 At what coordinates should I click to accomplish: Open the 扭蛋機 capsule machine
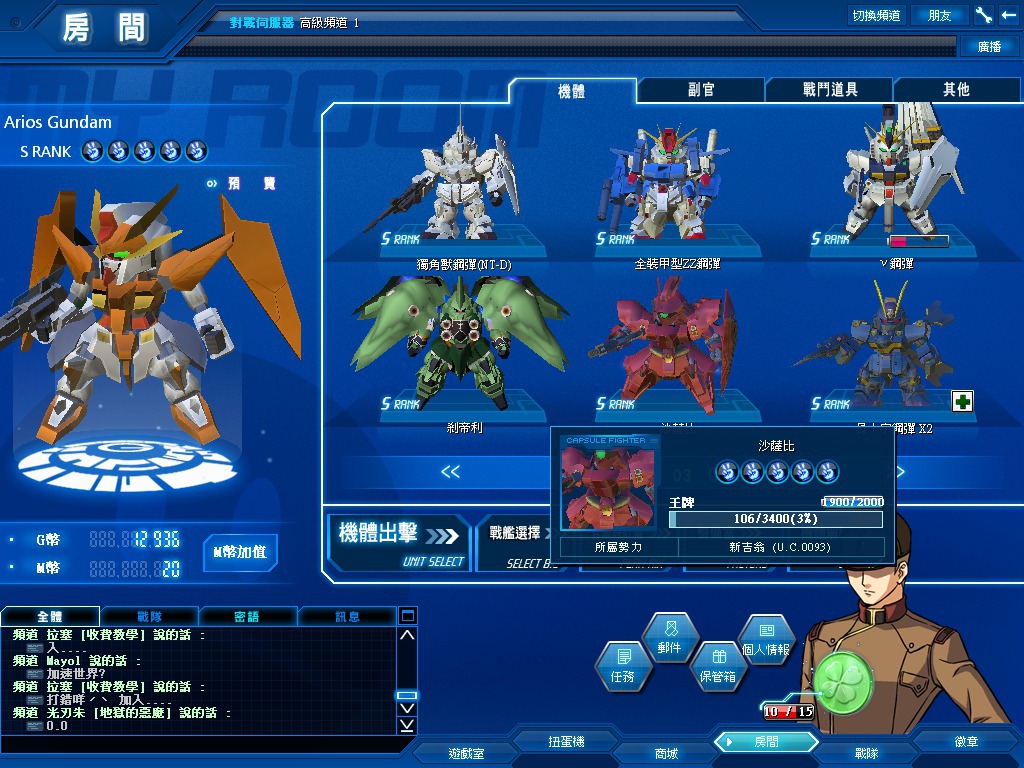[x=566, y=742]
